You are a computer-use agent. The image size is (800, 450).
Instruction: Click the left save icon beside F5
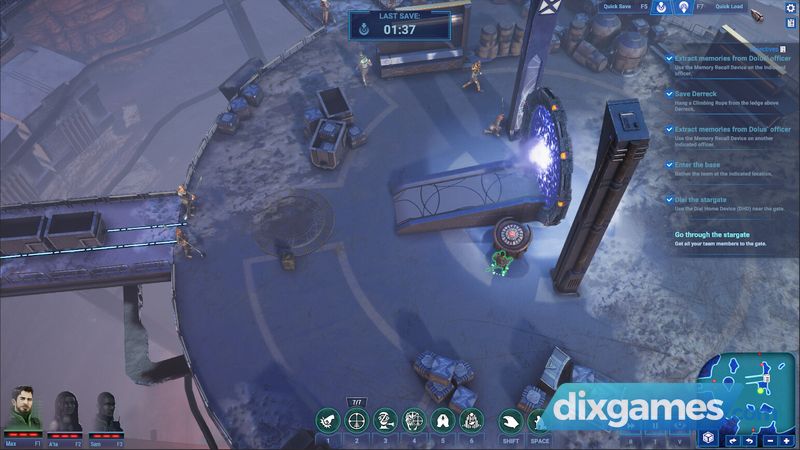click(661, 8)
